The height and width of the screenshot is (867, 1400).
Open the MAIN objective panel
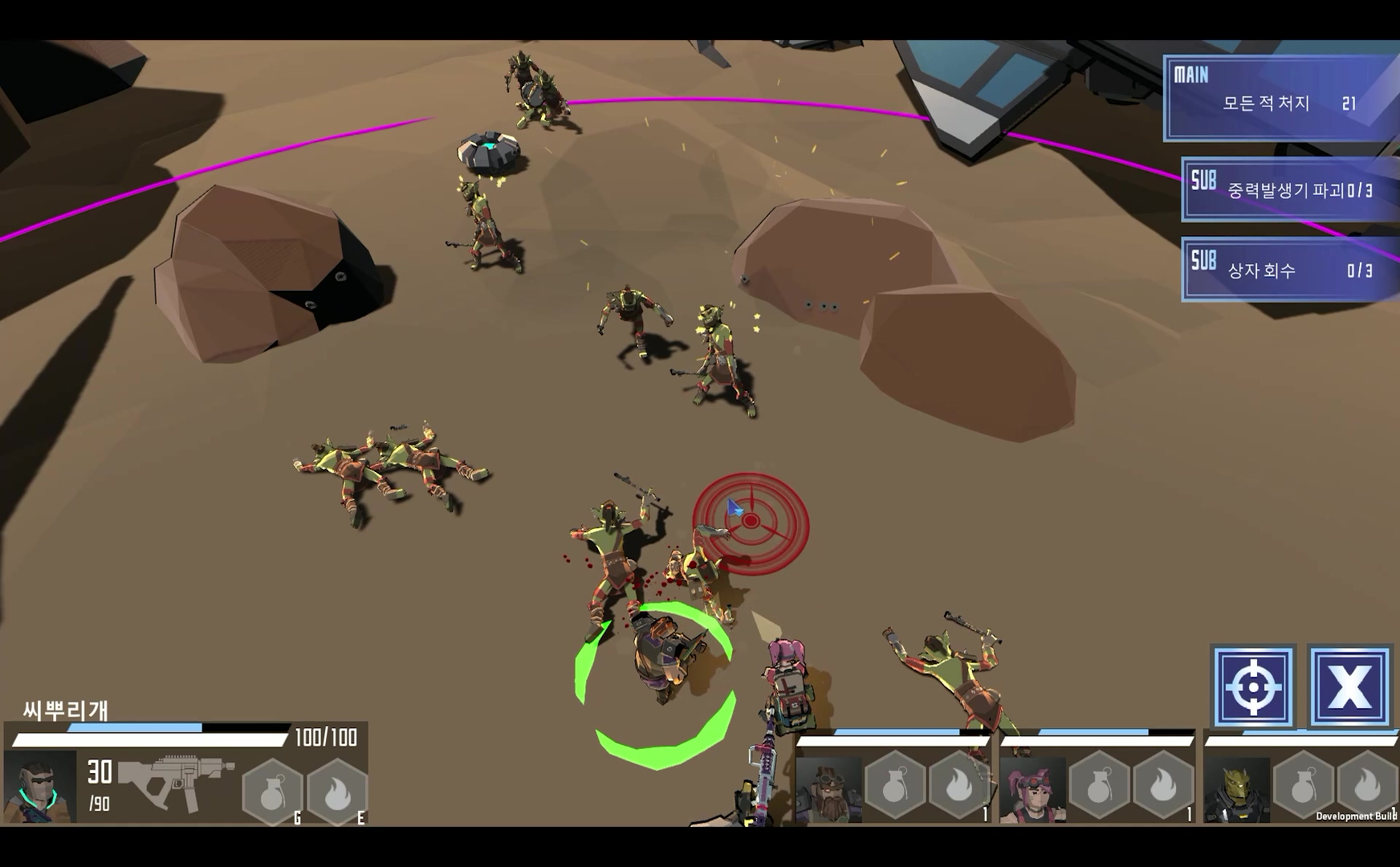click(x=1281, y=98)
